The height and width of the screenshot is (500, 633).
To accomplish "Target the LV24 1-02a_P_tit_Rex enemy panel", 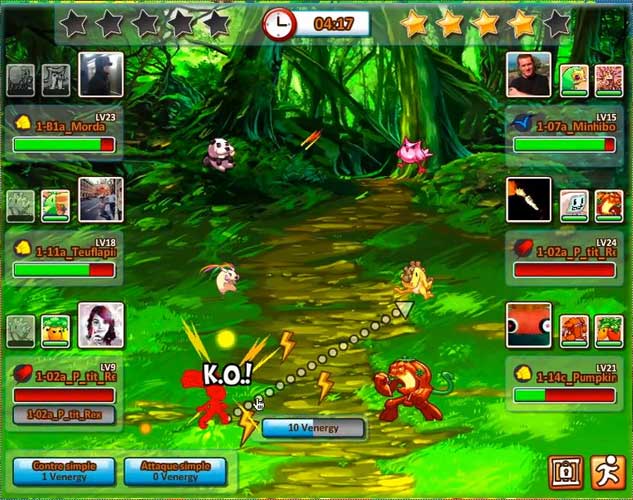I will tap(564, 258).
